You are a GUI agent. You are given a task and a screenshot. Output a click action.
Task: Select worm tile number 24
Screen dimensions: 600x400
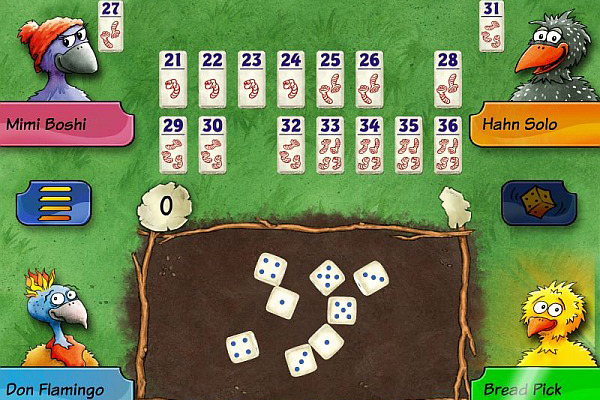point(290,76)
